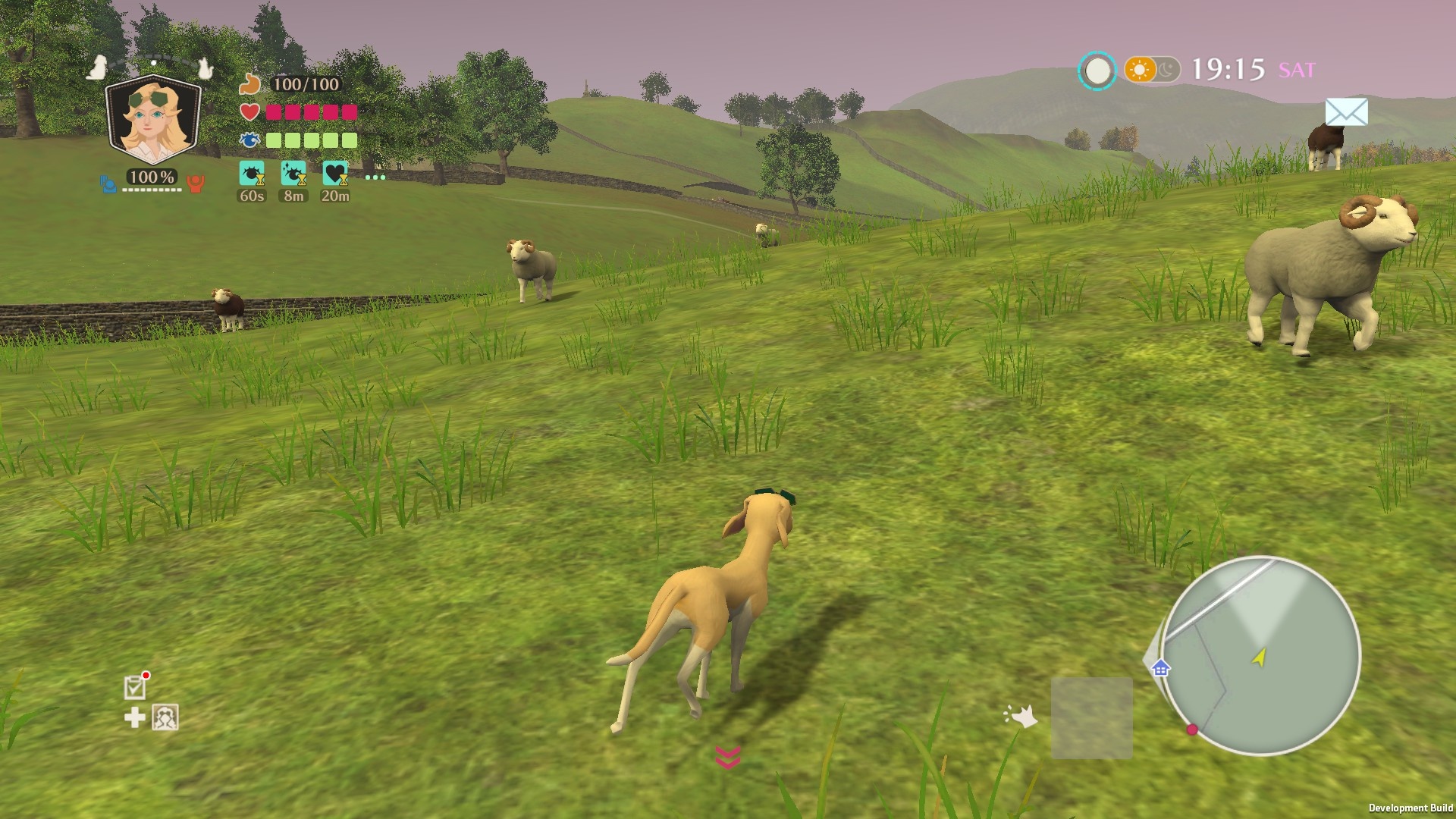Click the white plus icon

point(135,717)
